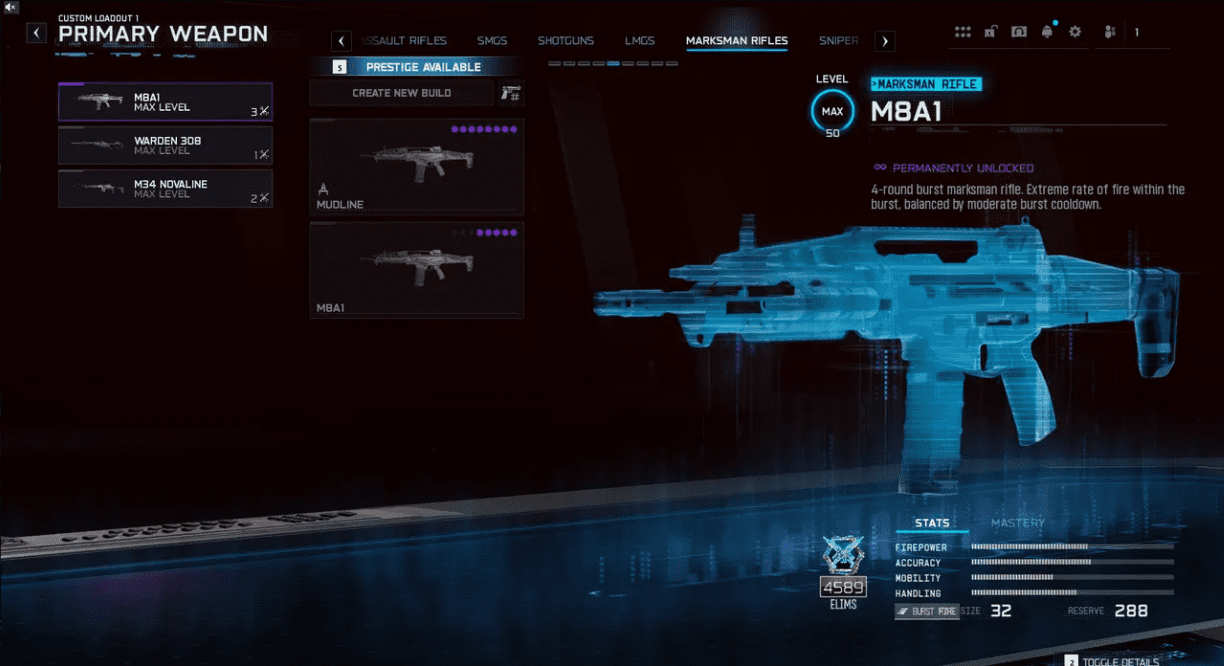This screenshot has width=1224, height=666.
Task: Open settings with the gear icon
Action: pos(1075,32)
